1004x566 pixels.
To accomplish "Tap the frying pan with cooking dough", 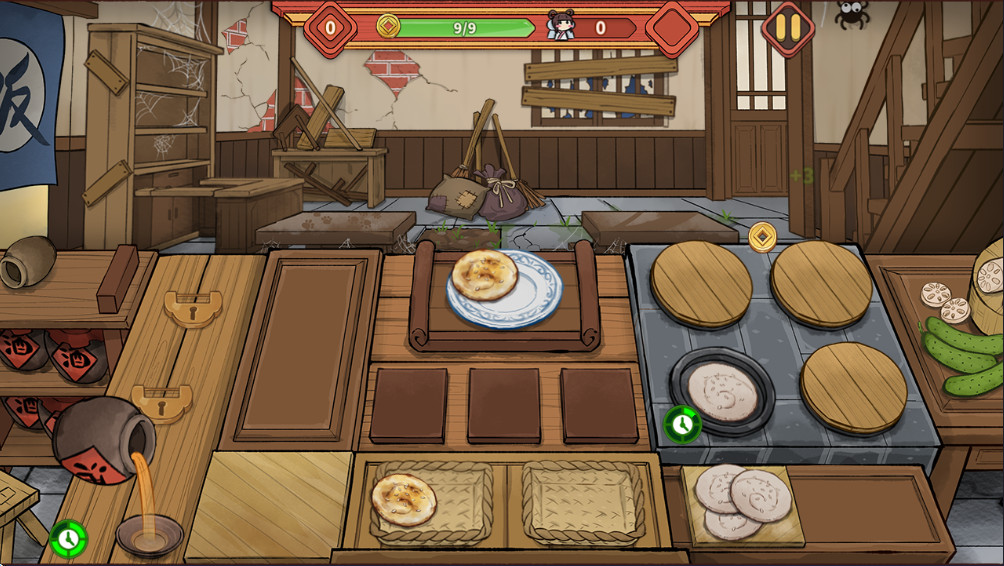I will pos(722,389).
